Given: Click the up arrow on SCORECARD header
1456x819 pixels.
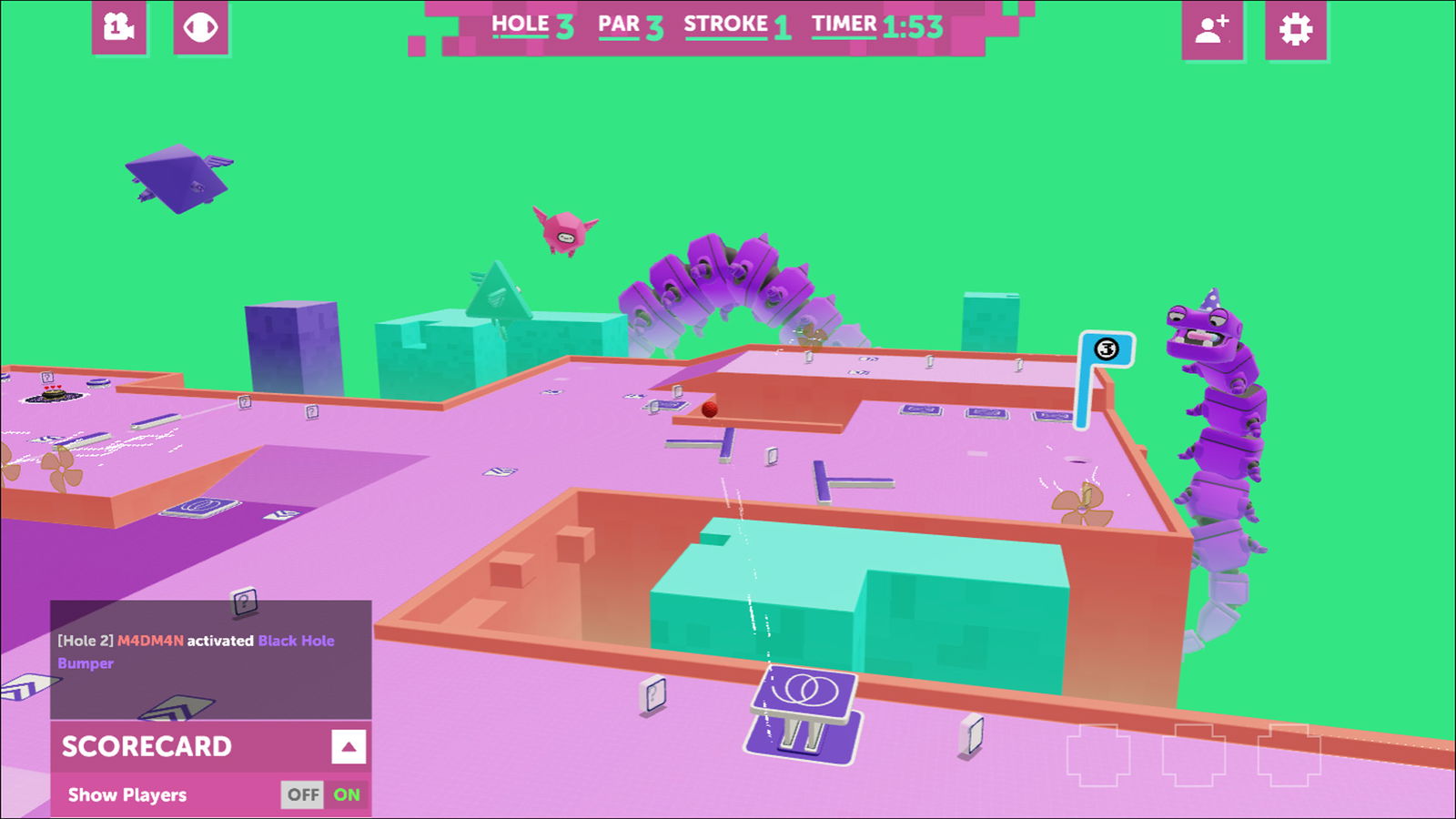Looking at the screenshot, I should [347, 748].
